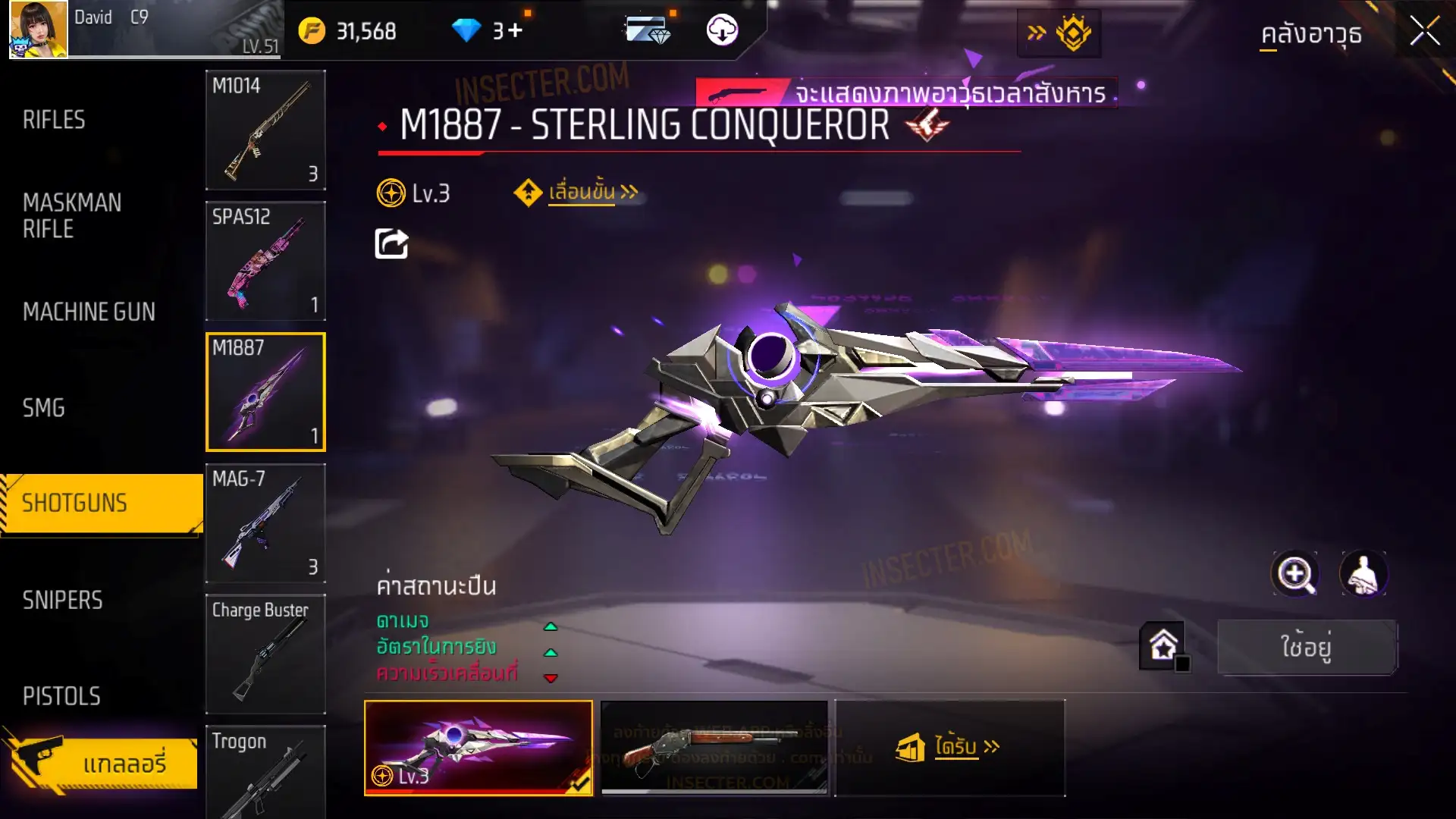Screen dimensions: 1456x819
Task: Zoom in with the magnifier icon
Action: point(1295,574)
